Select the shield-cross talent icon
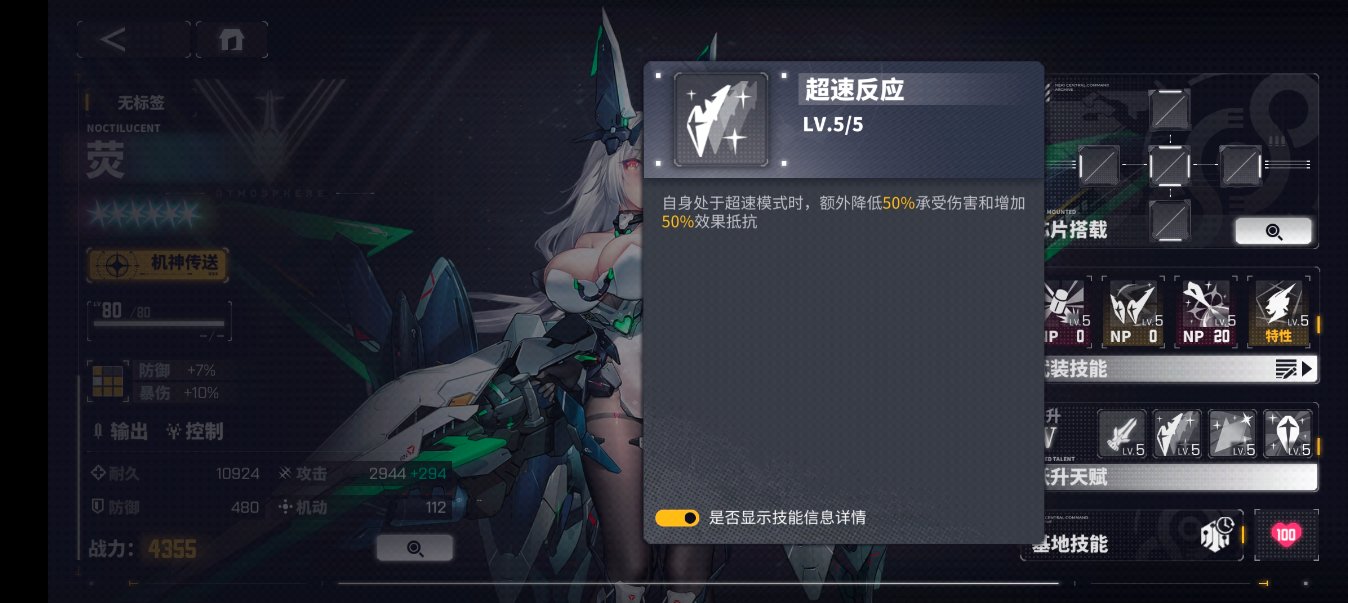 pyautogui.click(x=1287, y=433)
